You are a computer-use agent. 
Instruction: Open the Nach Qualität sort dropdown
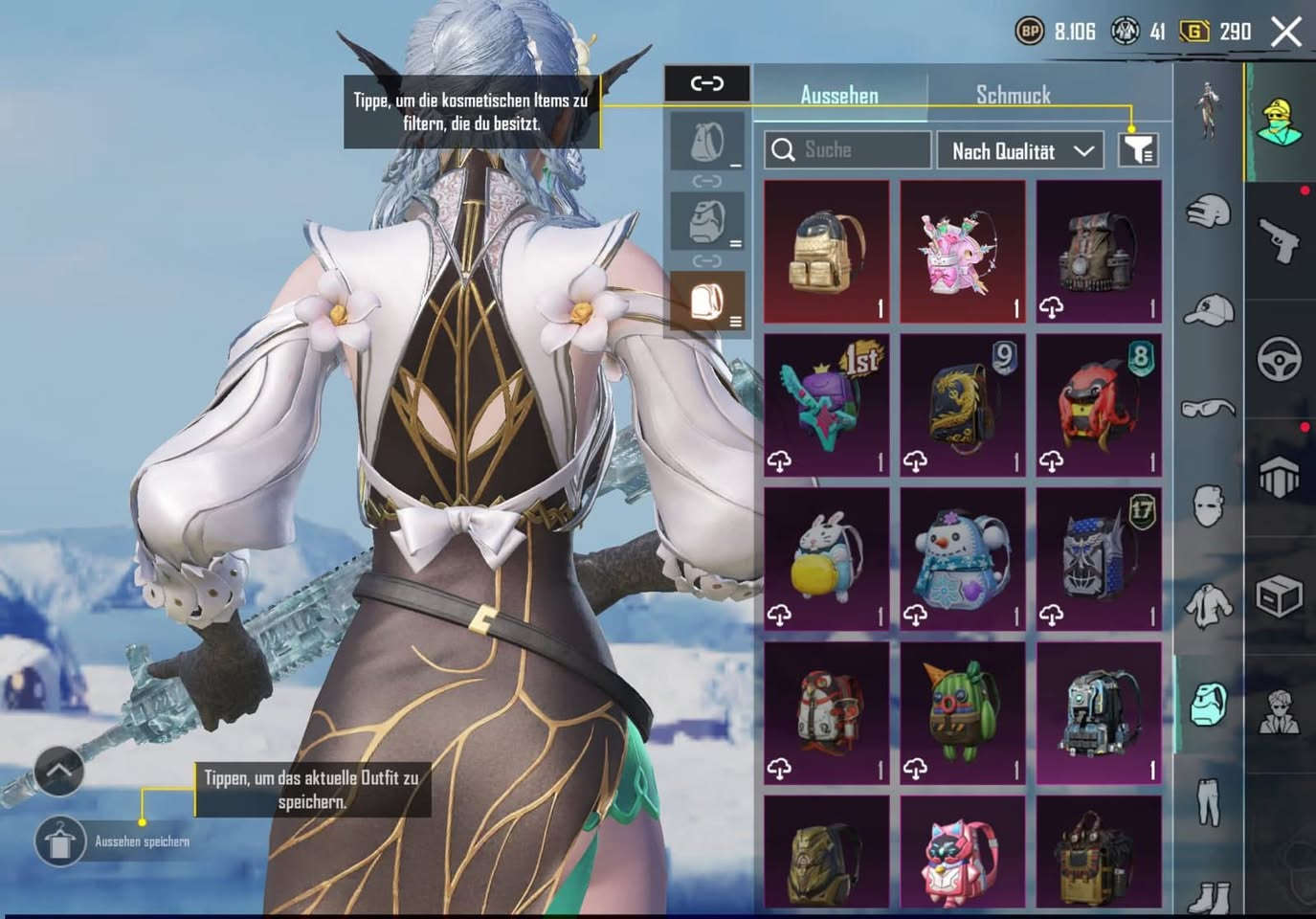(x=1020, y=150)
